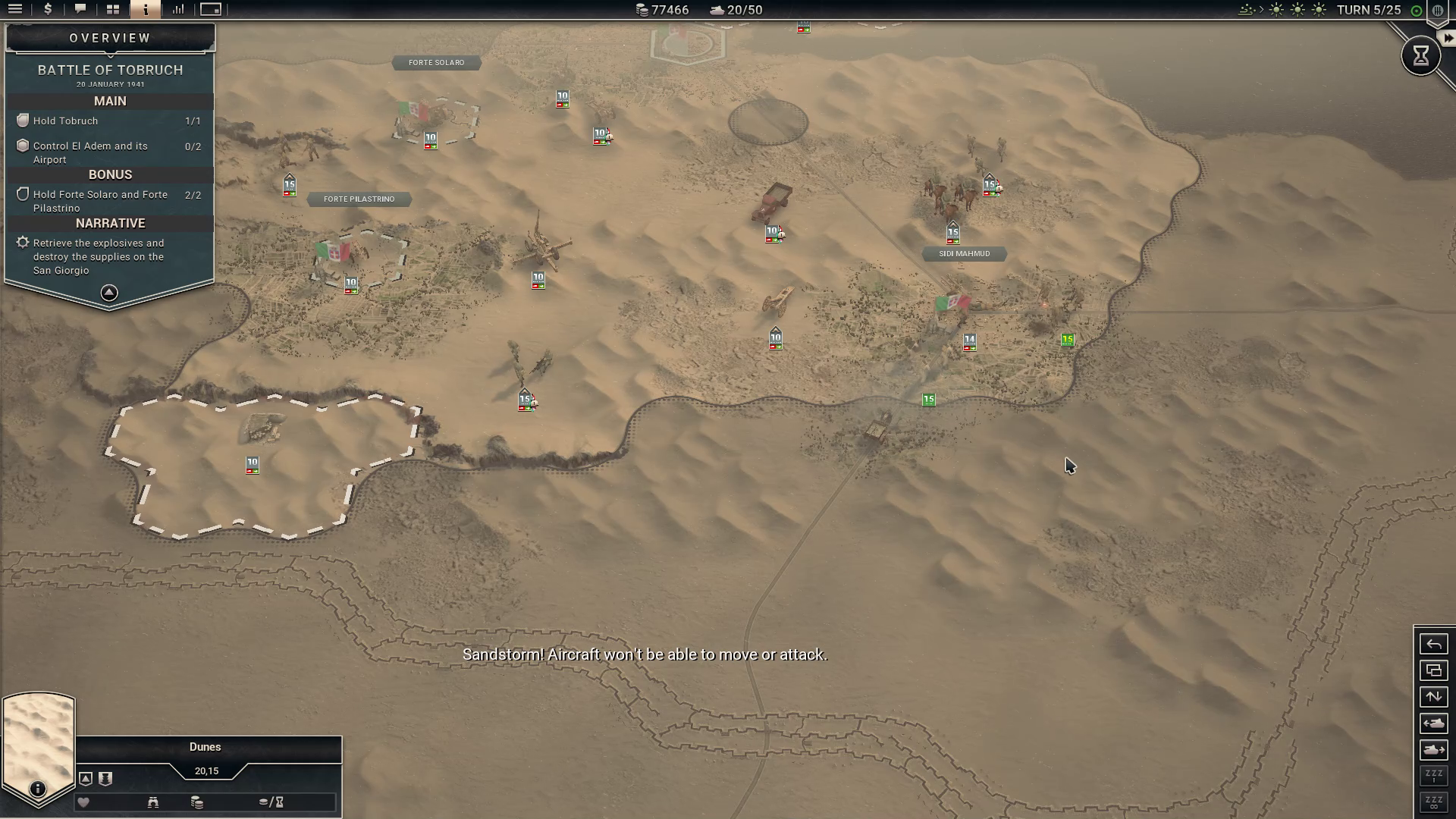Click the fast-forward arrows in the corner
Screen dimensions: 1456x819
1448,38
